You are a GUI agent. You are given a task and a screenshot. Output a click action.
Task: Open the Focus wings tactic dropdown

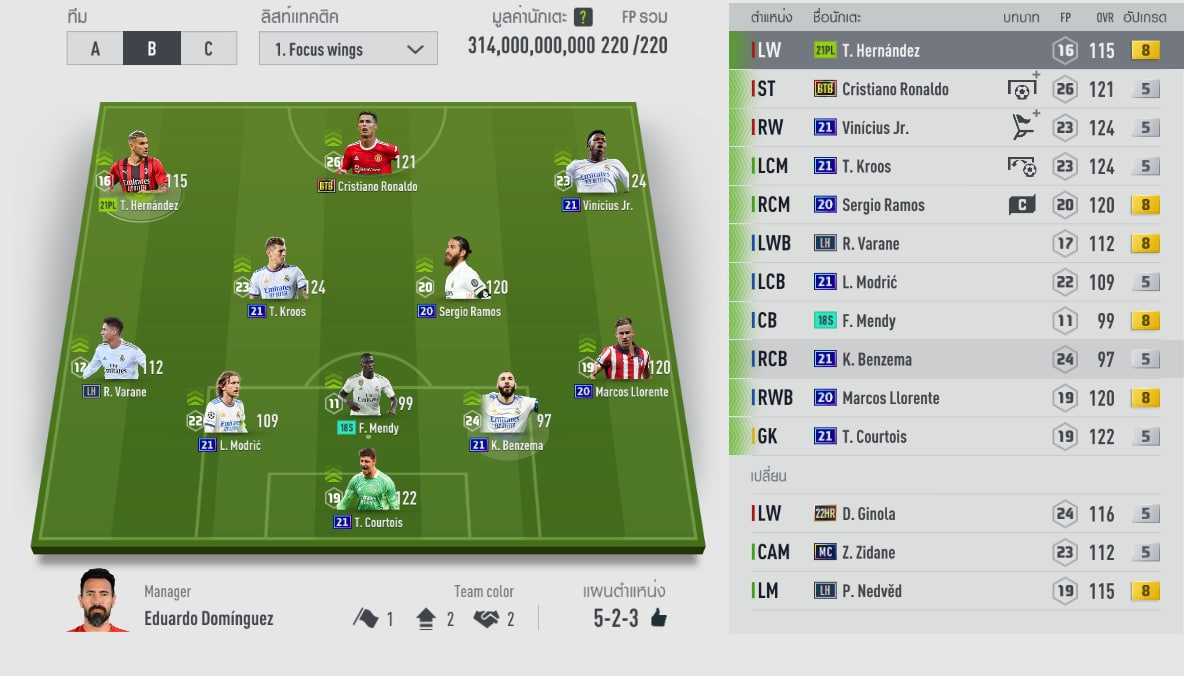(348, 49)
